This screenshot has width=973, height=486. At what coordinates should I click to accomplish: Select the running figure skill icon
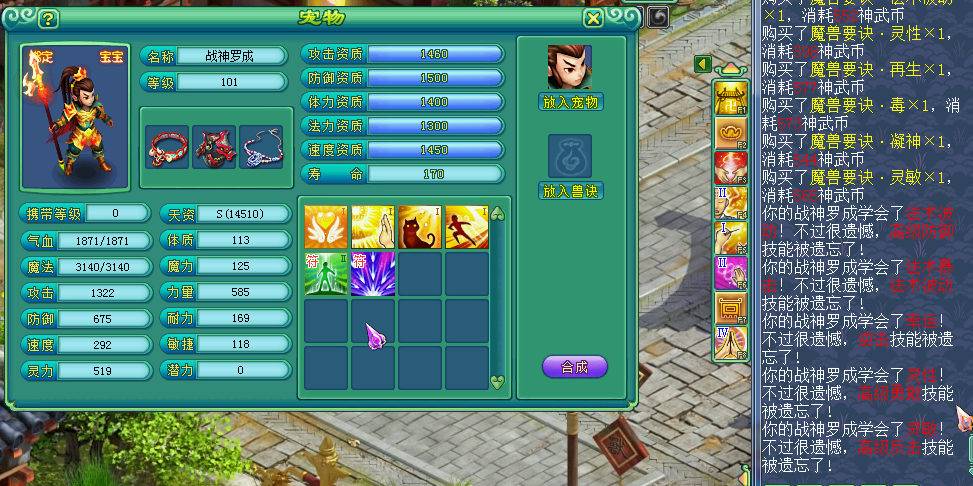[466, 227]
